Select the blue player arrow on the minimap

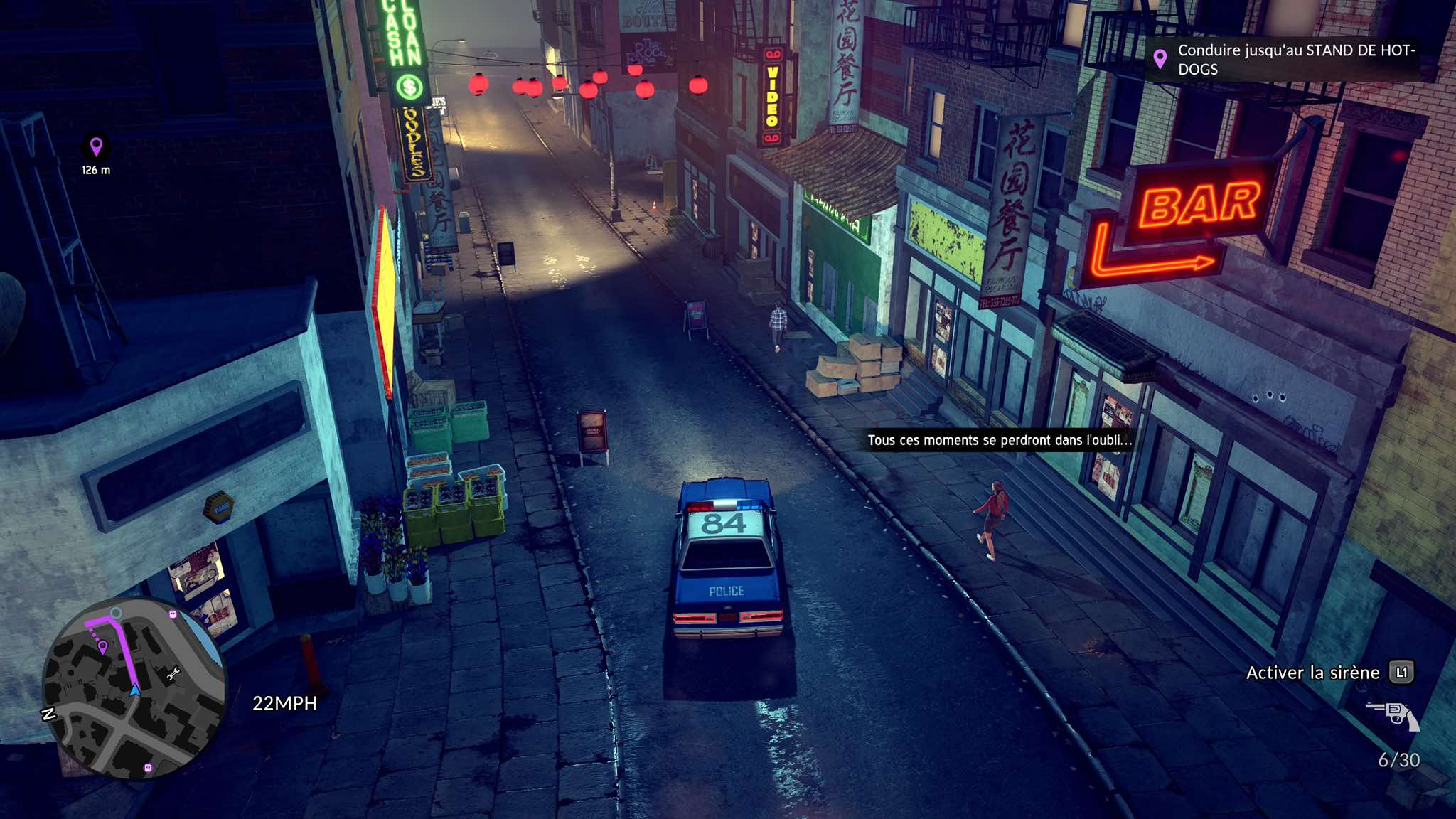click(x=135, y=690)
